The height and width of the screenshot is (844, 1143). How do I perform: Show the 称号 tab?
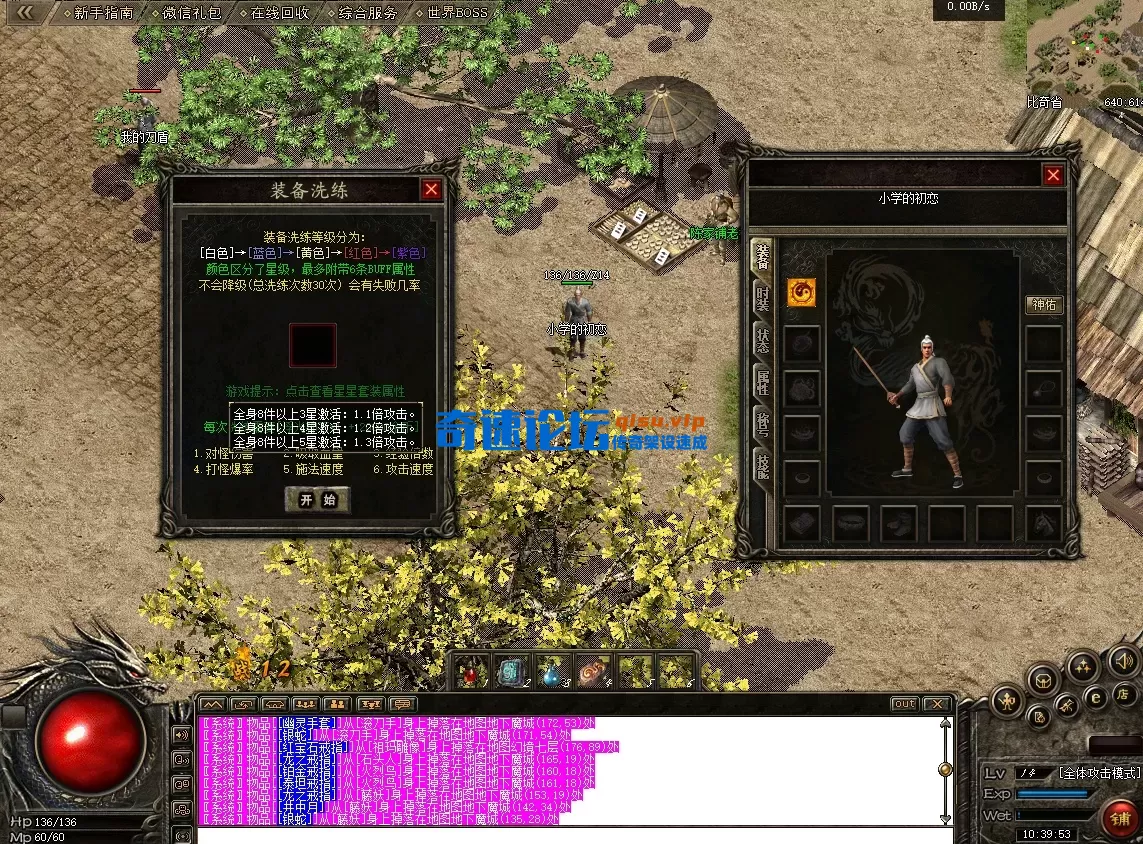pyautogui.click(x=763, y=424)
